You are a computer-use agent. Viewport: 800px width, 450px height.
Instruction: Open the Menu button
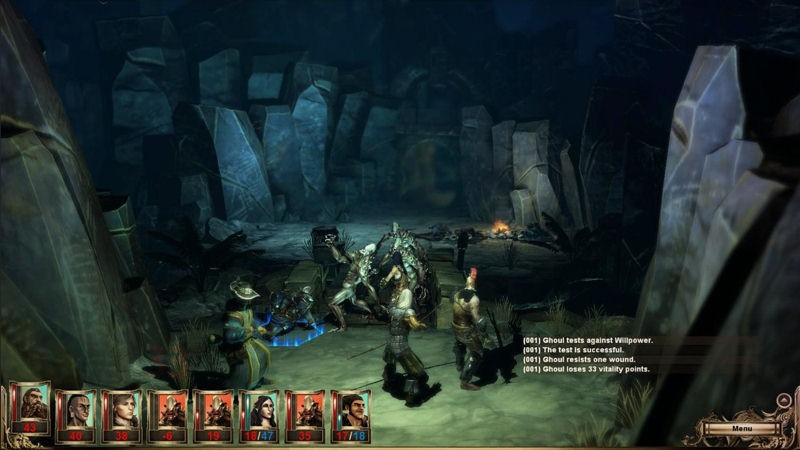[x=741, y=428]
